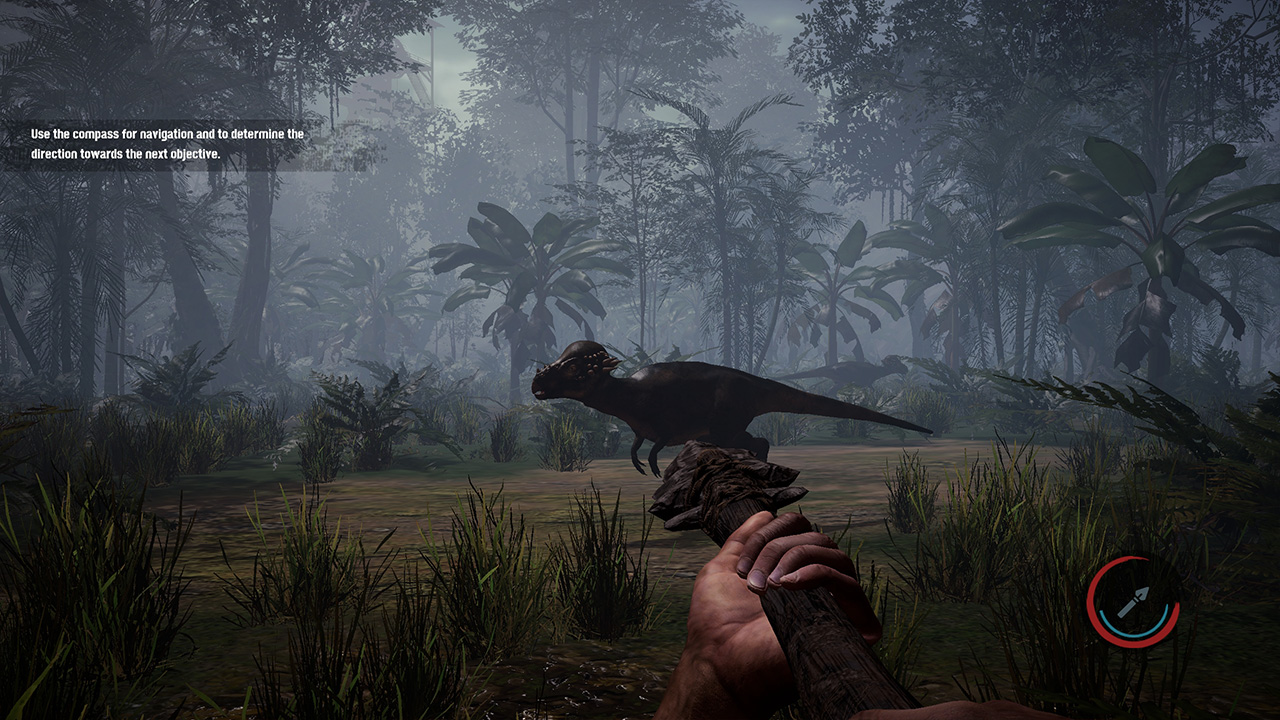
Task: Click the circular HUD gauge bottom-right
Action: click(1135, 600)
